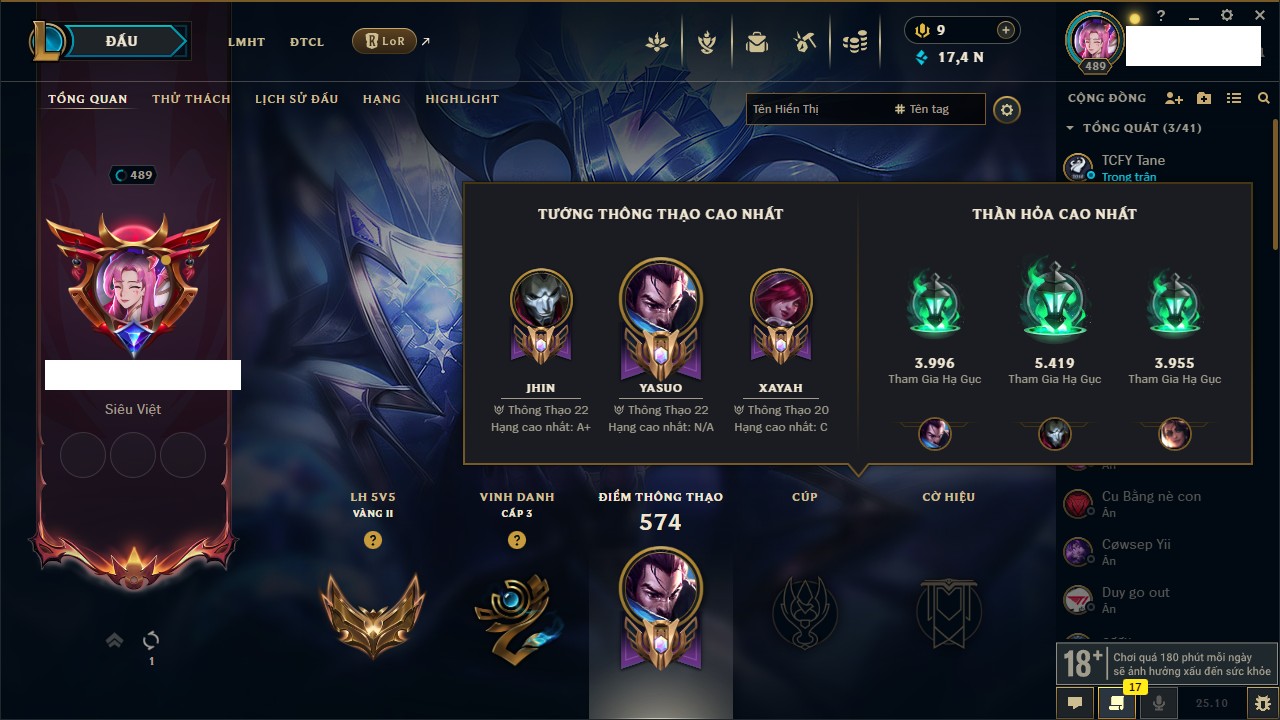Click the ĐẤU play button

click(122, 41)
